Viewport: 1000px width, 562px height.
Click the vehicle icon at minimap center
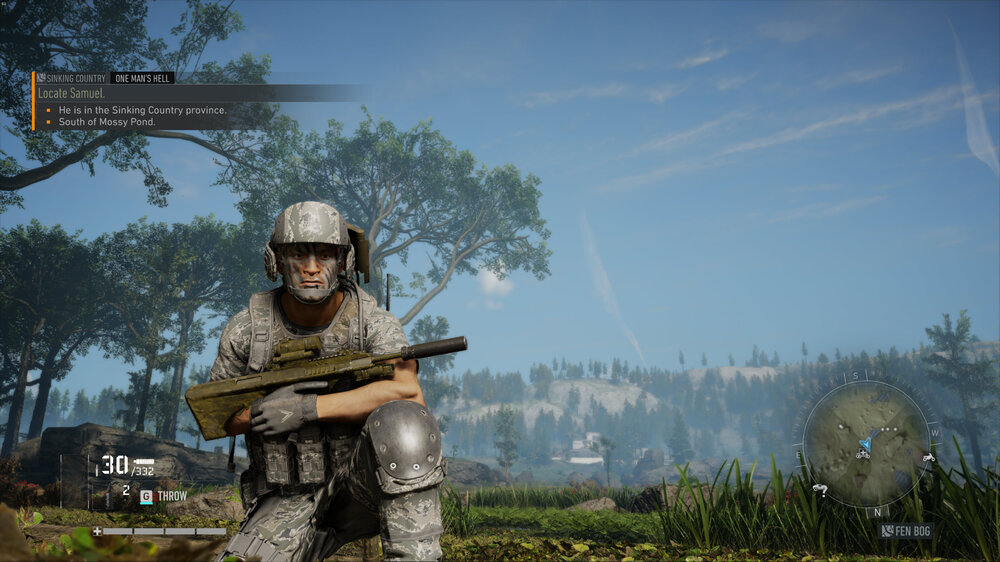click(861, 455)
